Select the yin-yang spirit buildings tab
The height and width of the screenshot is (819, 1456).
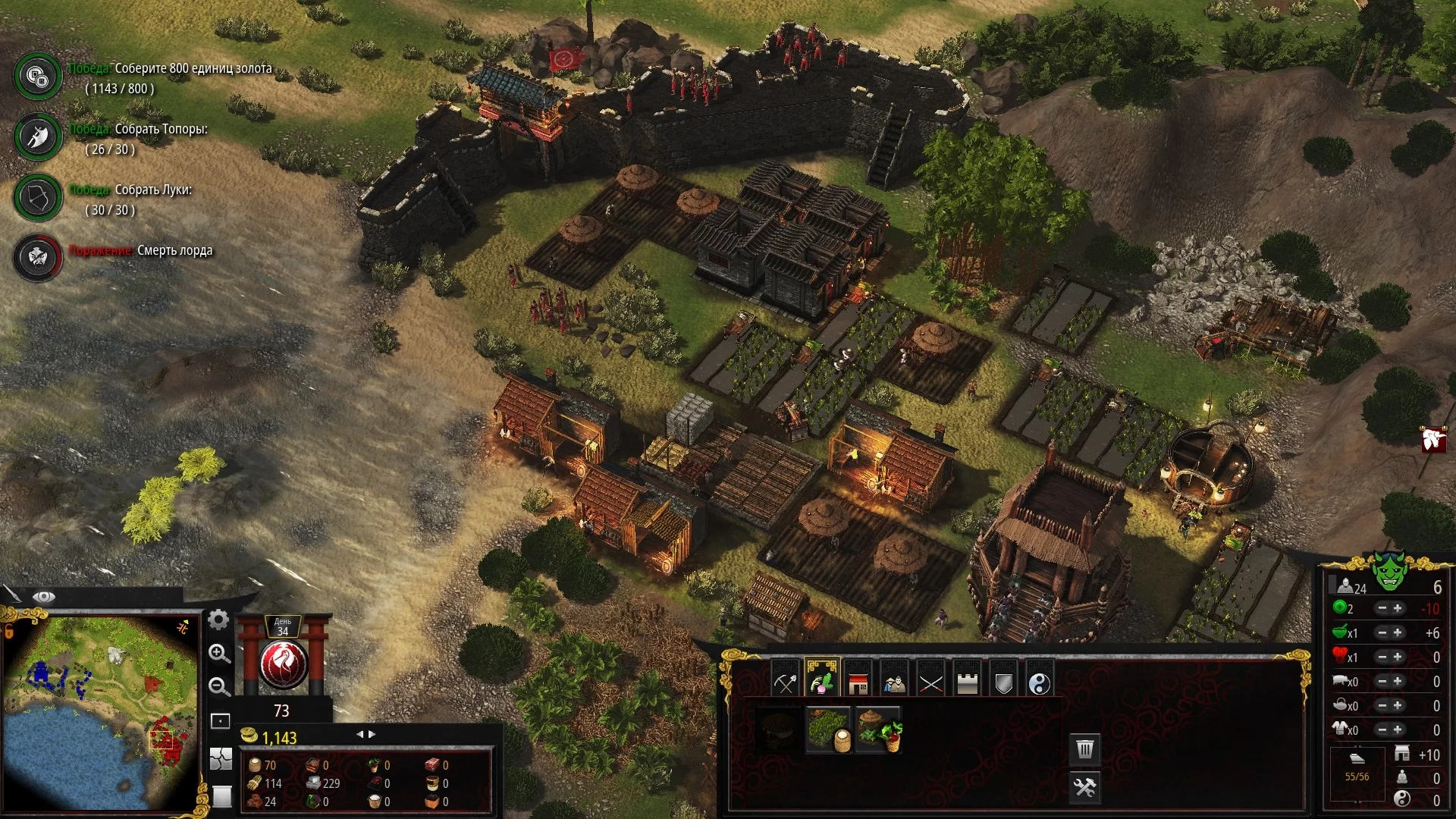1040,682
